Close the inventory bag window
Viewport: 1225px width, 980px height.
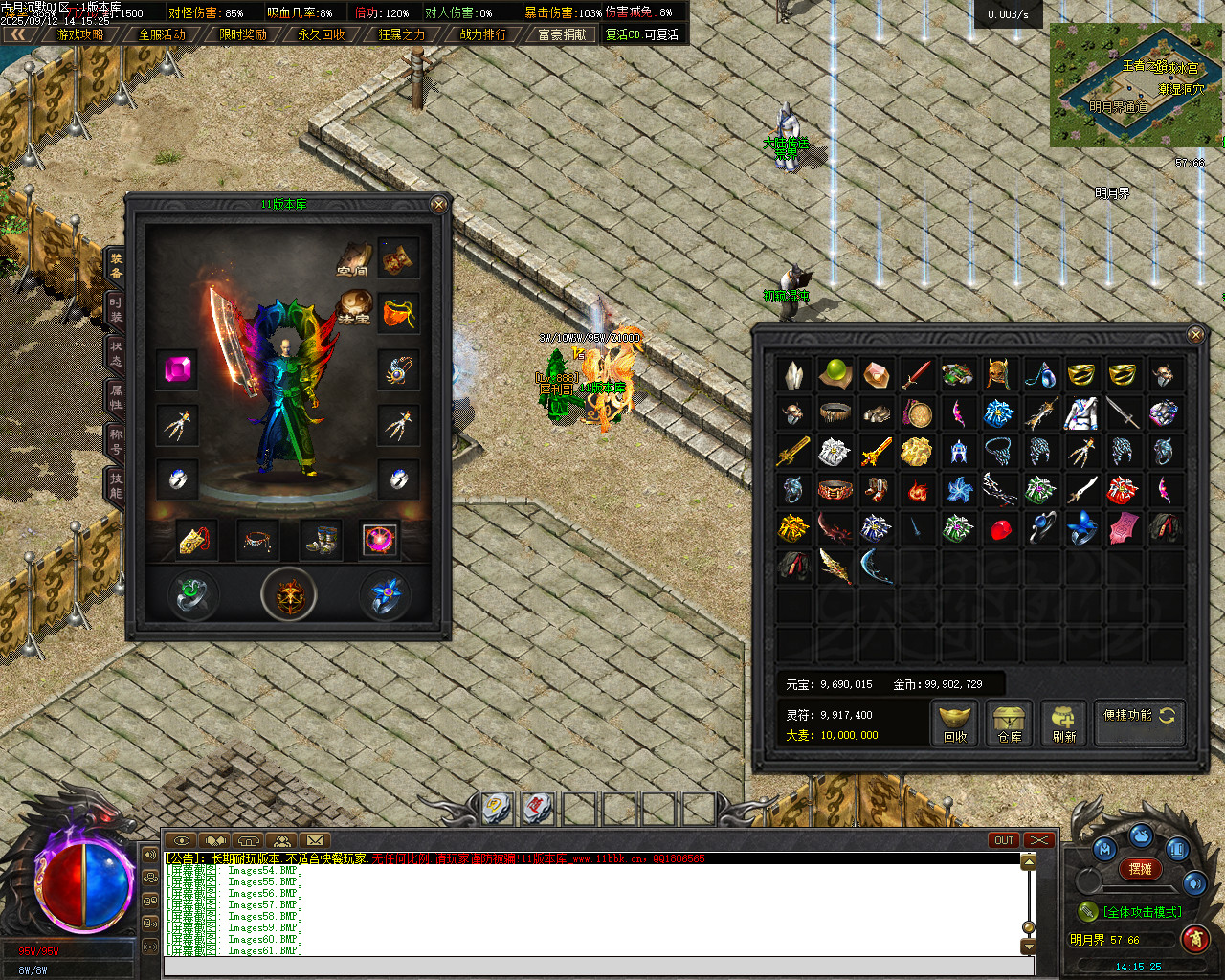coord(1195,334)
